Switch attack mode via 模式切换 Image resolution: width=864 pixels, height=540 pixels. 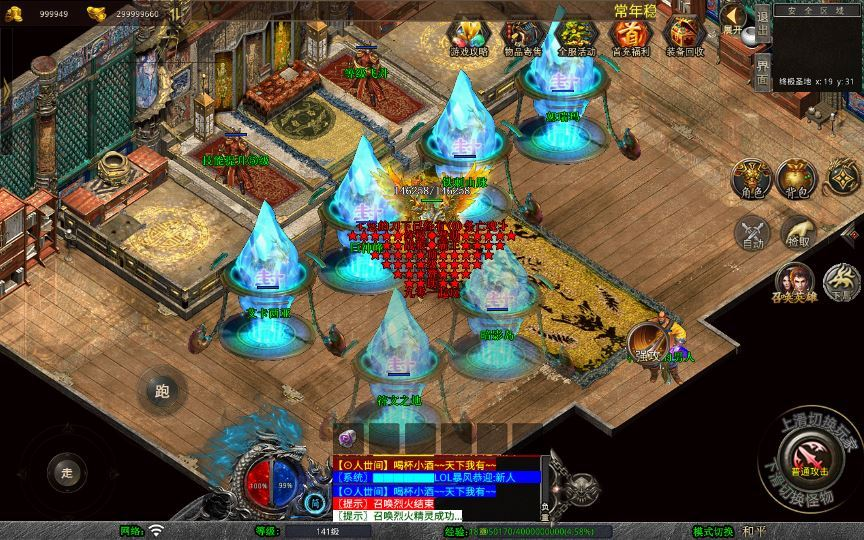[714, 531]
